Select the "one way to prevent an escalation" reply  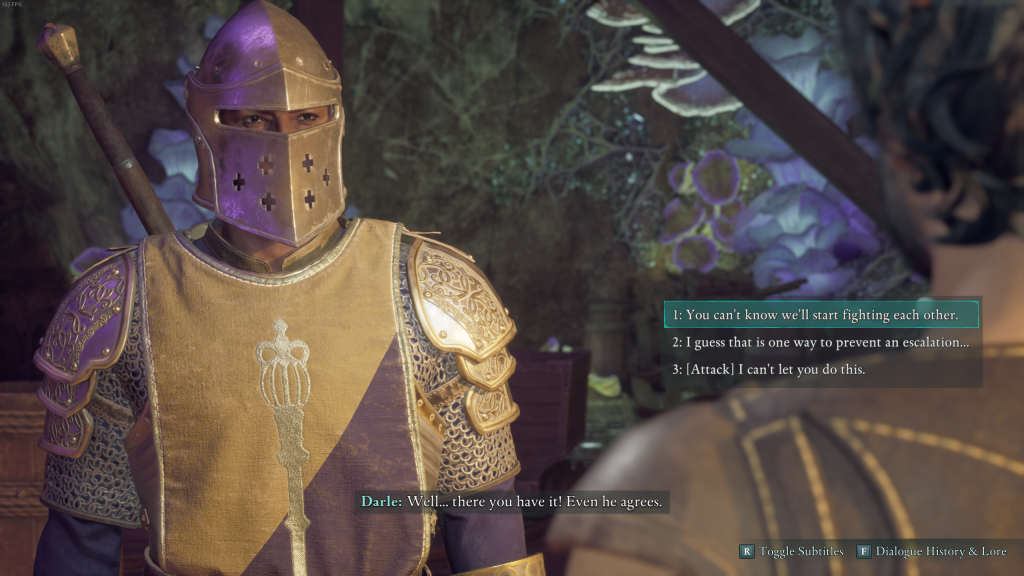click(820, 342)
